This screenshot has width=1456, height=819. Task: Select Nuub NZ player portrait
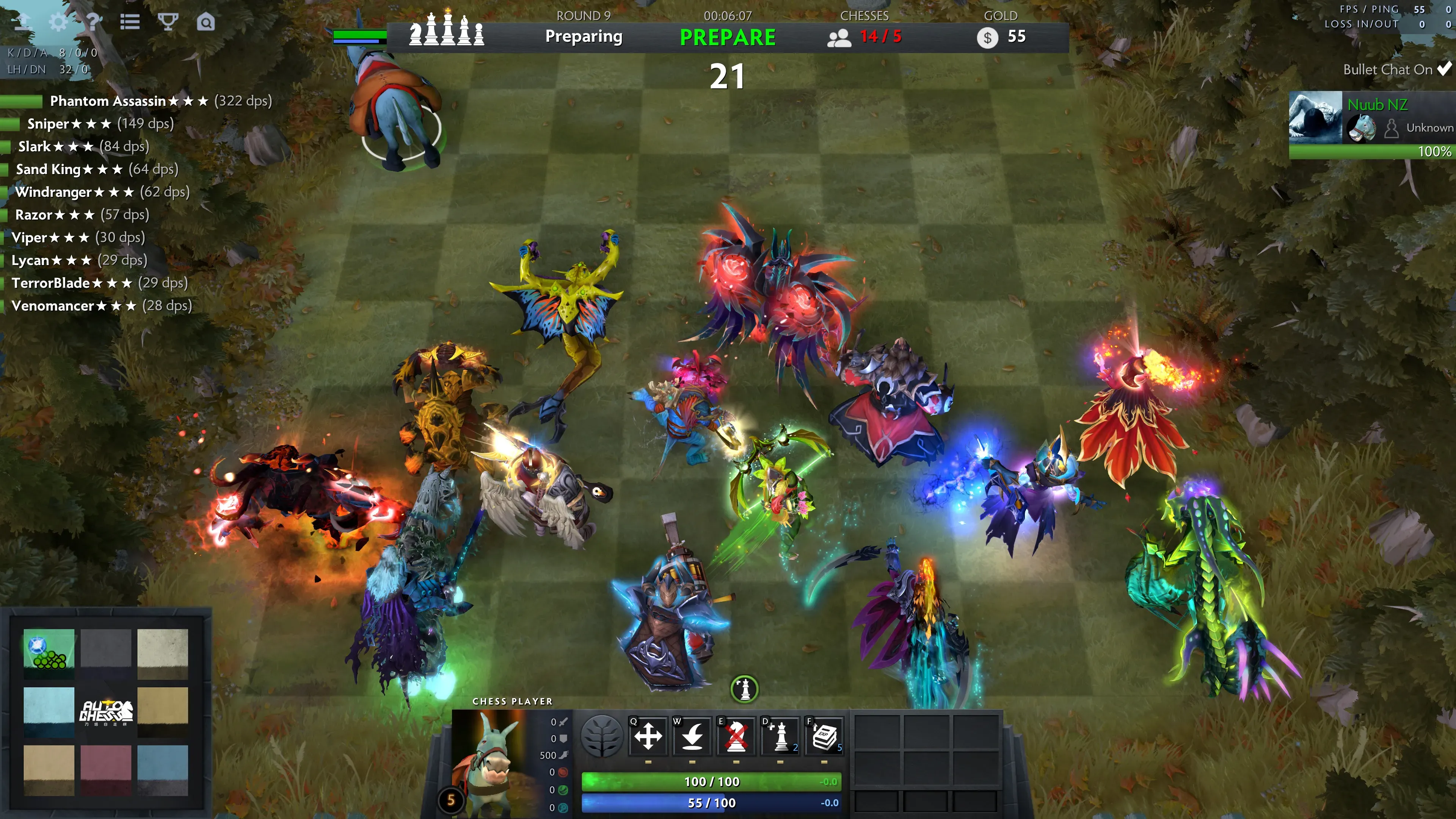[1315, 117]
